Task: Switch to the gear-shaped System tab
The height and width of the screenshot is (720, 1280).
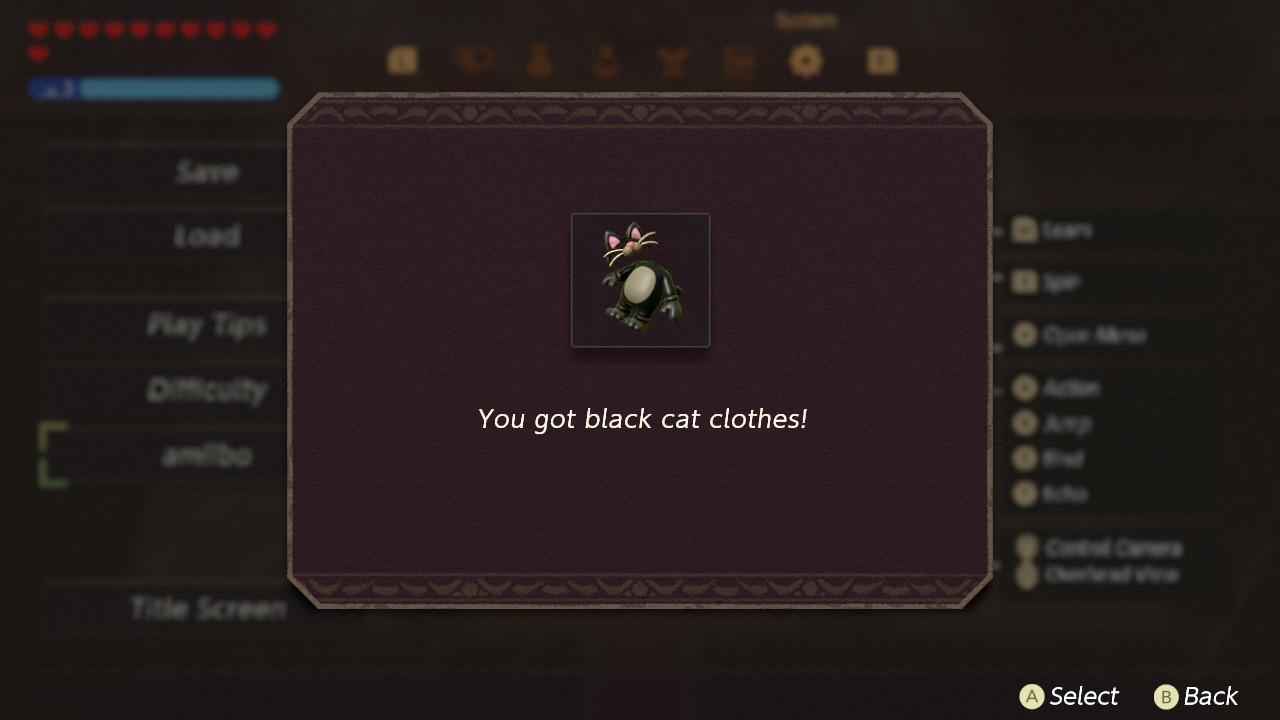Action: (806, 62)
